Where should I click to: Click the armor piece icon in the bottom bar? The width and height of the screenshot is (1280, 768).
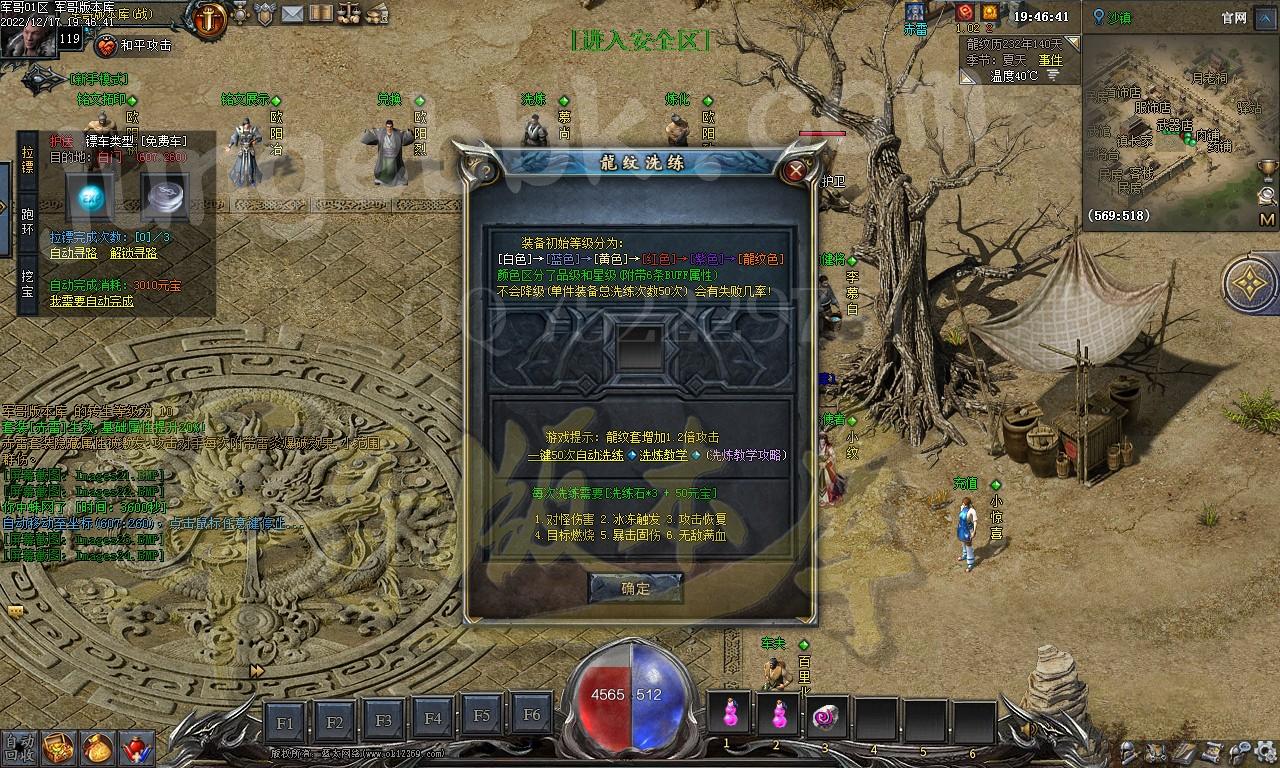1155,751
